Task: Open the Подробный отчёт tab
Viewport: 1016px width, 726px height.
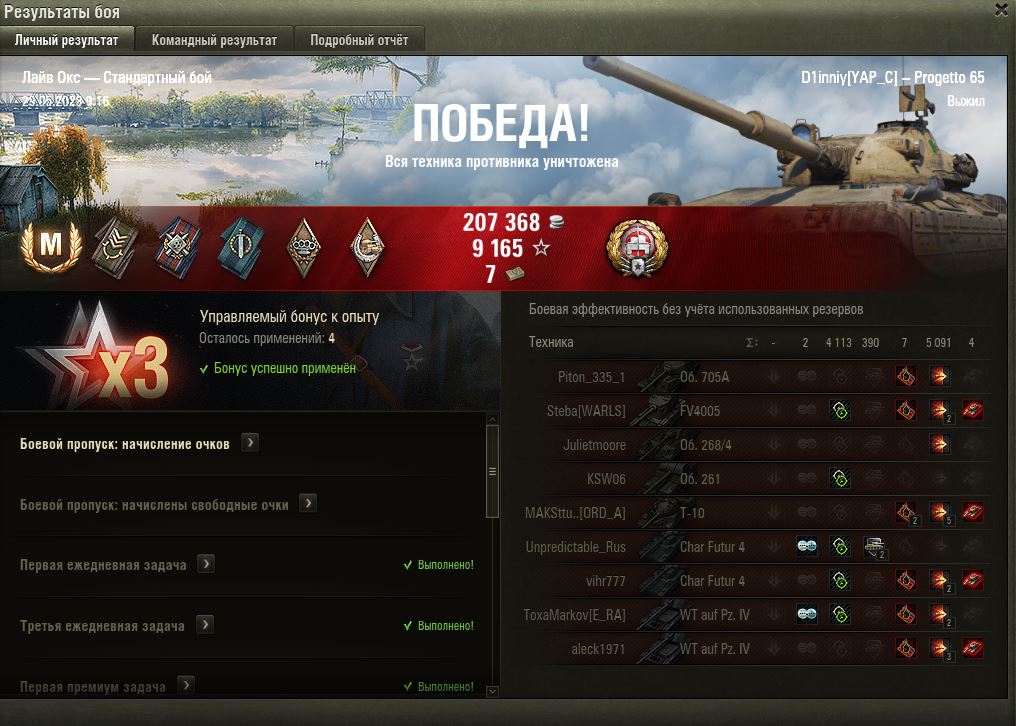Action: [359, 40]
